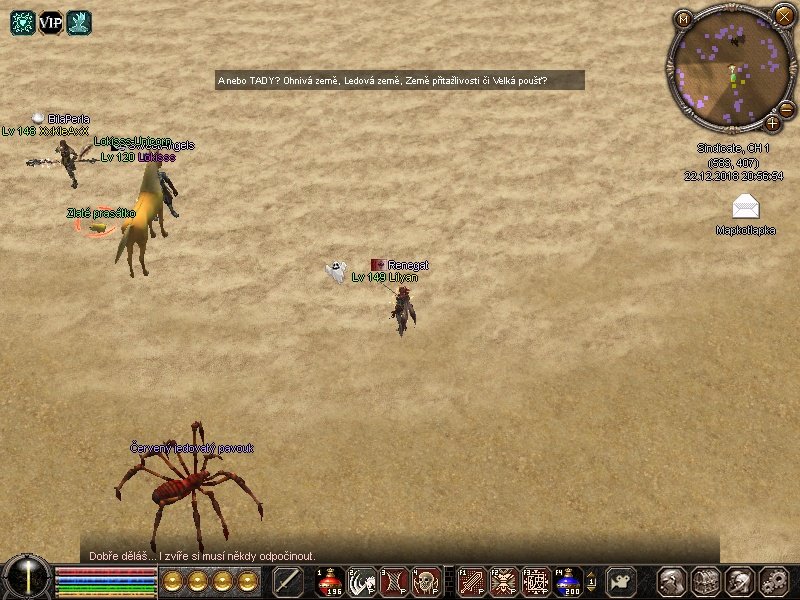
Task: Select the sword attack slot
Action: click(x=289, y=581)
